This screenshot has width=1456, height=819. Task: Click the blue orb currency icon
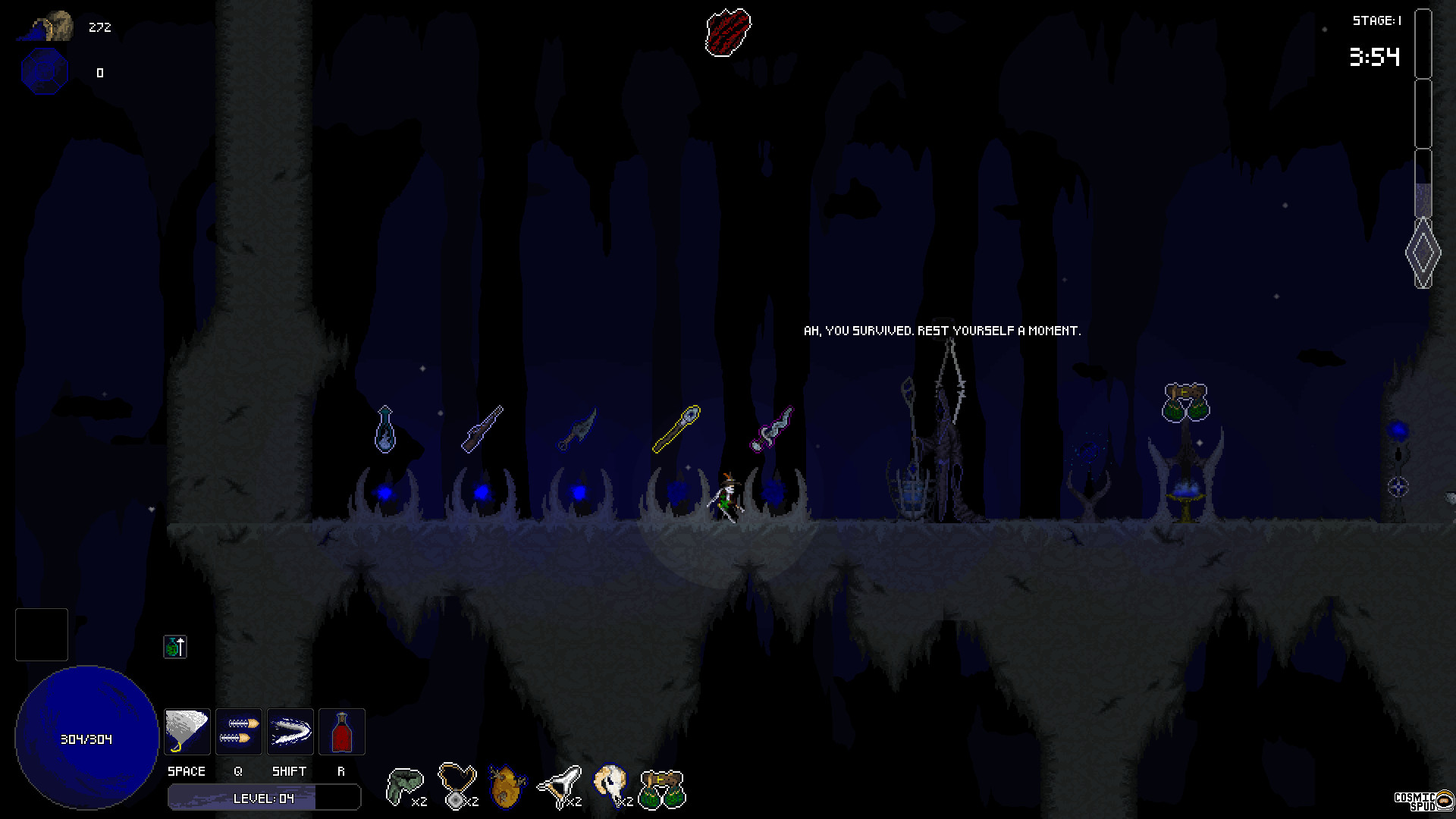point(44,72)
